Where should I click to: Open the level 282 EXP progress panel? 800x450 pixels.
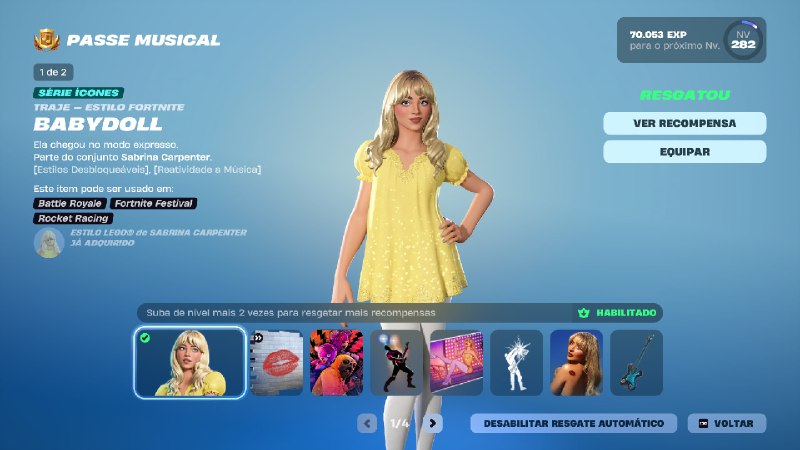690,40
